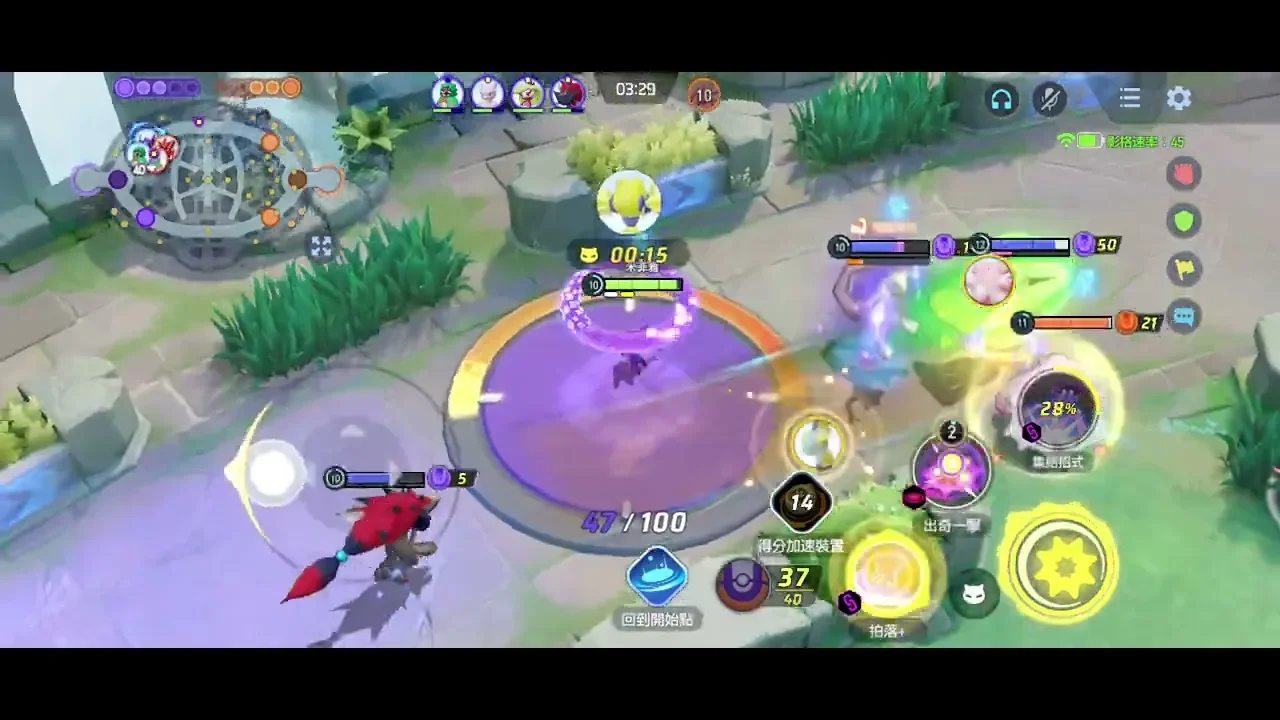This screenshot has width=1280, height=720.
Task: Tap the yellow basic attack button
Action: (1061, 565)
